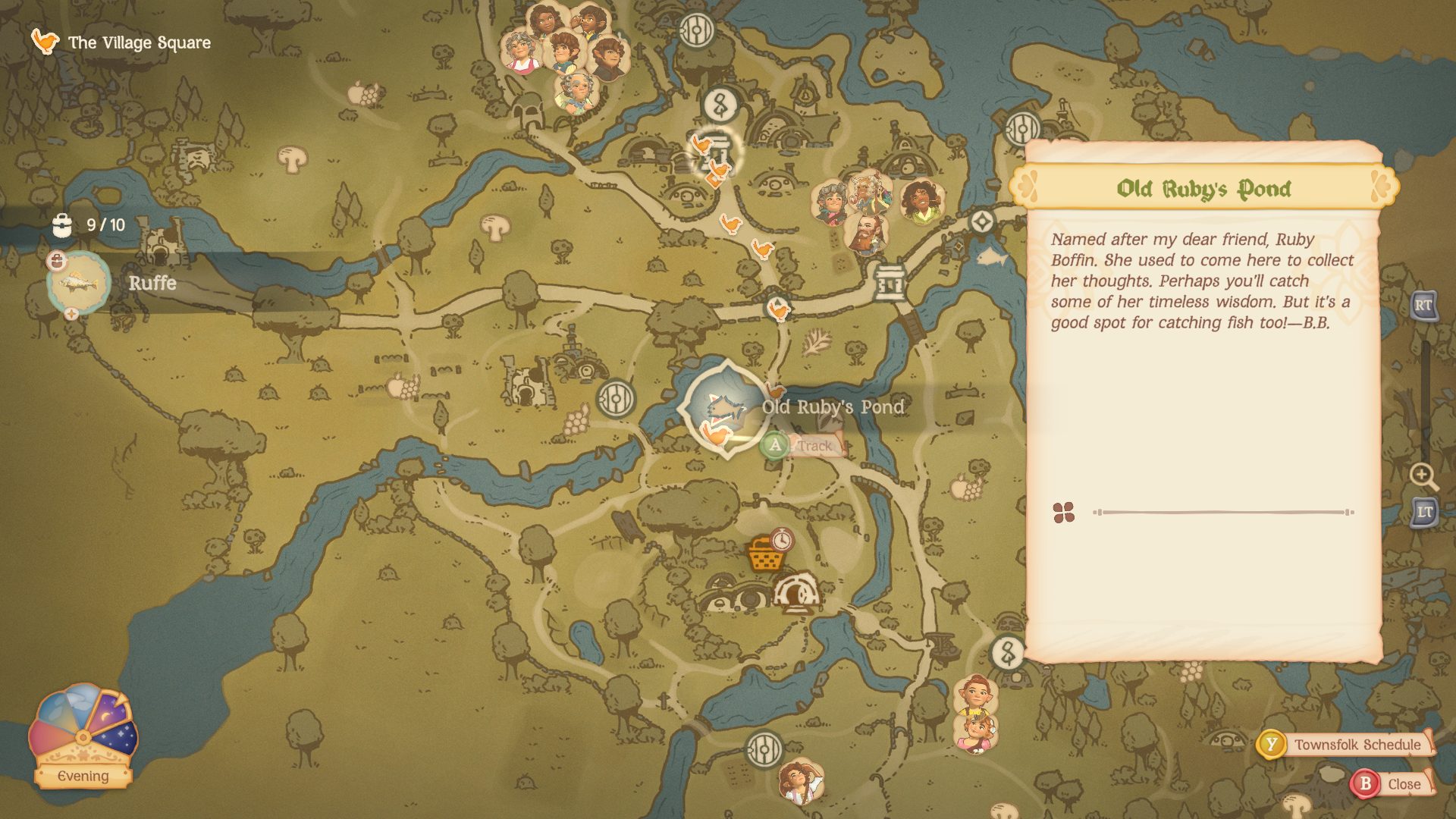Close the Old Ruby's Pond note
Viewport: 1456px width, 819px height.
coord(1407,784)
